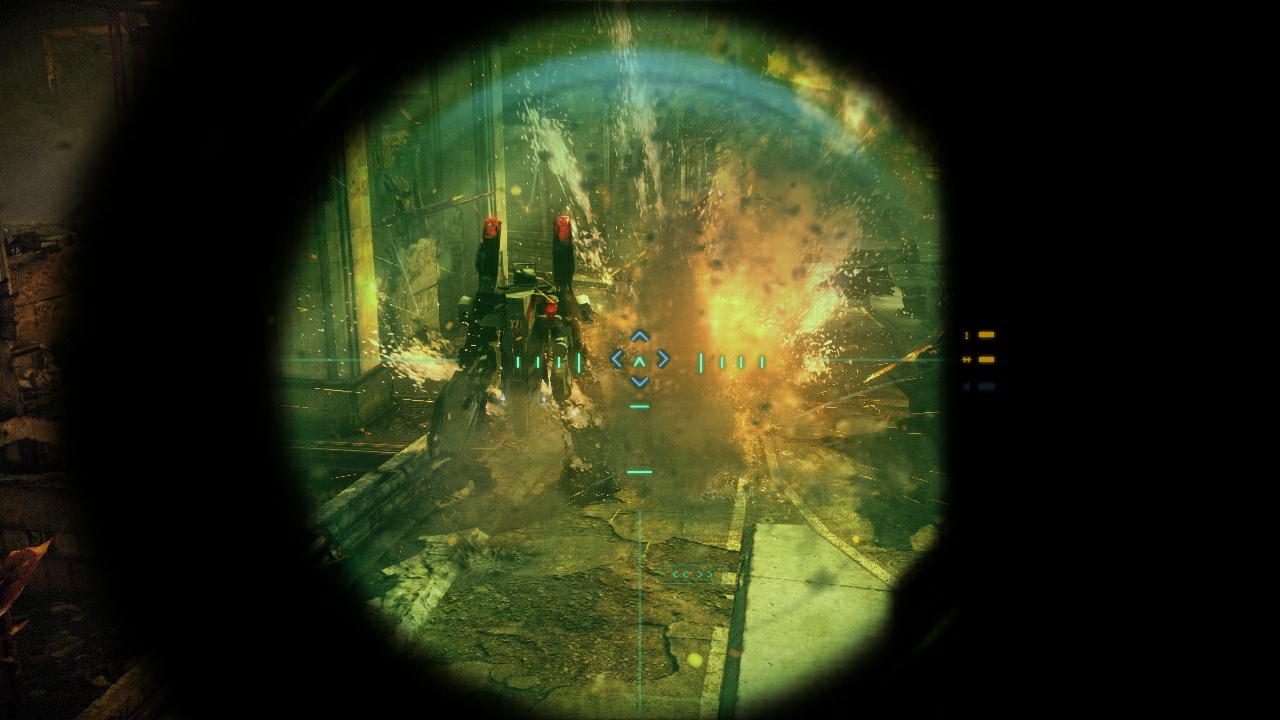Click the center aiming chevron

tap(639, 362)
